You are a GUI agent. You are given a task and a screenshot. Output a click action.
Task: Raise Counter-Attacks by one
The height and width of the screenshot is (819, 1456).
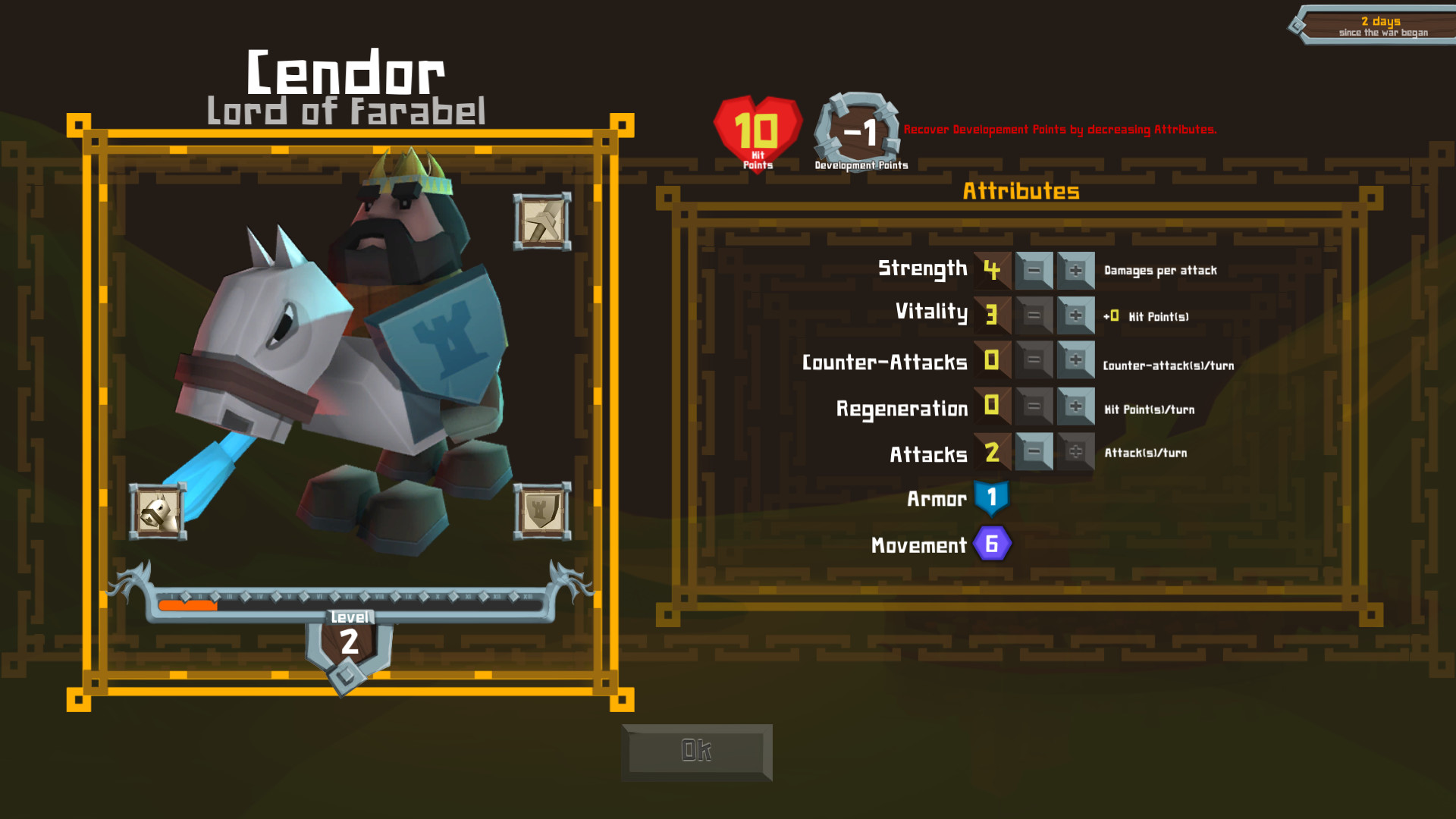[x=1075, y=360]
